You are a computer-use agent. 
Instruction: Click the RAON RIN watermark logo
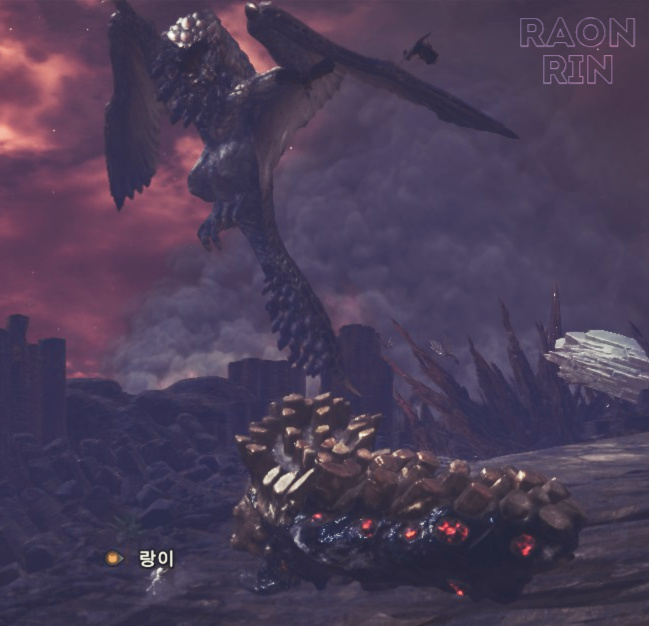[x=577, y=51]
